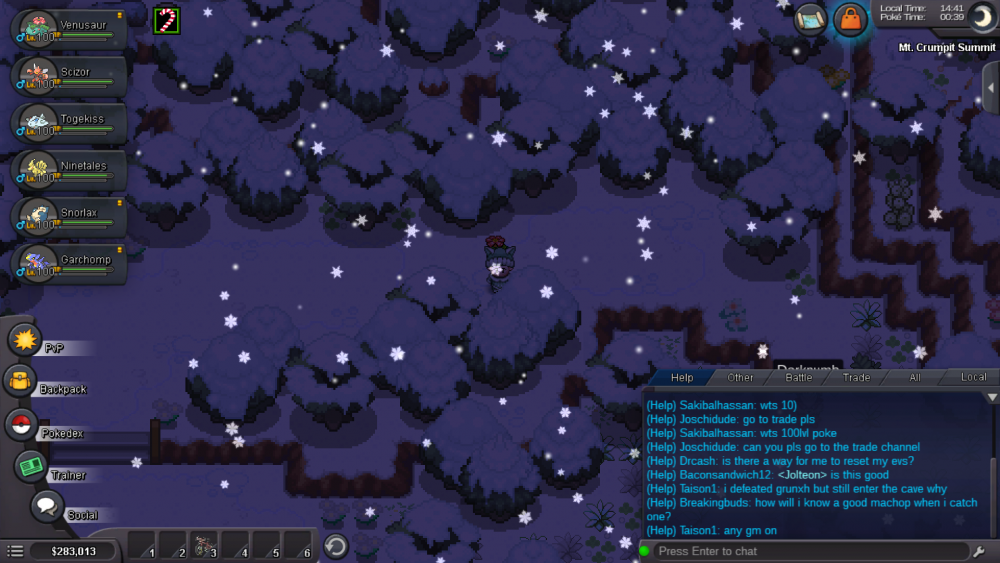Show the Trainer card
Screen dimensions: 1000x563
click(31, 466)
